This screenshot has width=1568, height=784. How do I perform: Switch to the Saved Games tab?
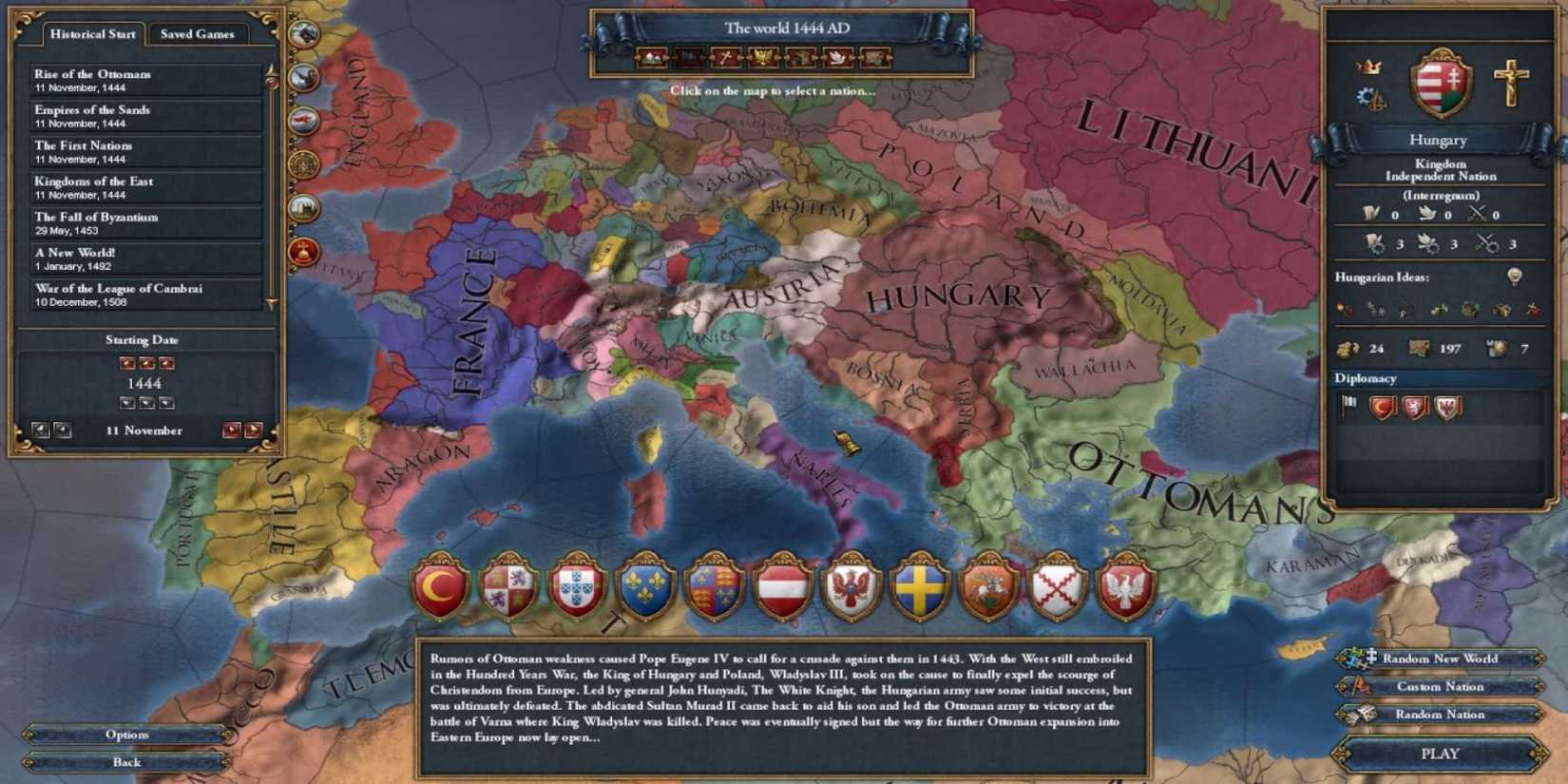pyautogui.click(x=196, y=33)
